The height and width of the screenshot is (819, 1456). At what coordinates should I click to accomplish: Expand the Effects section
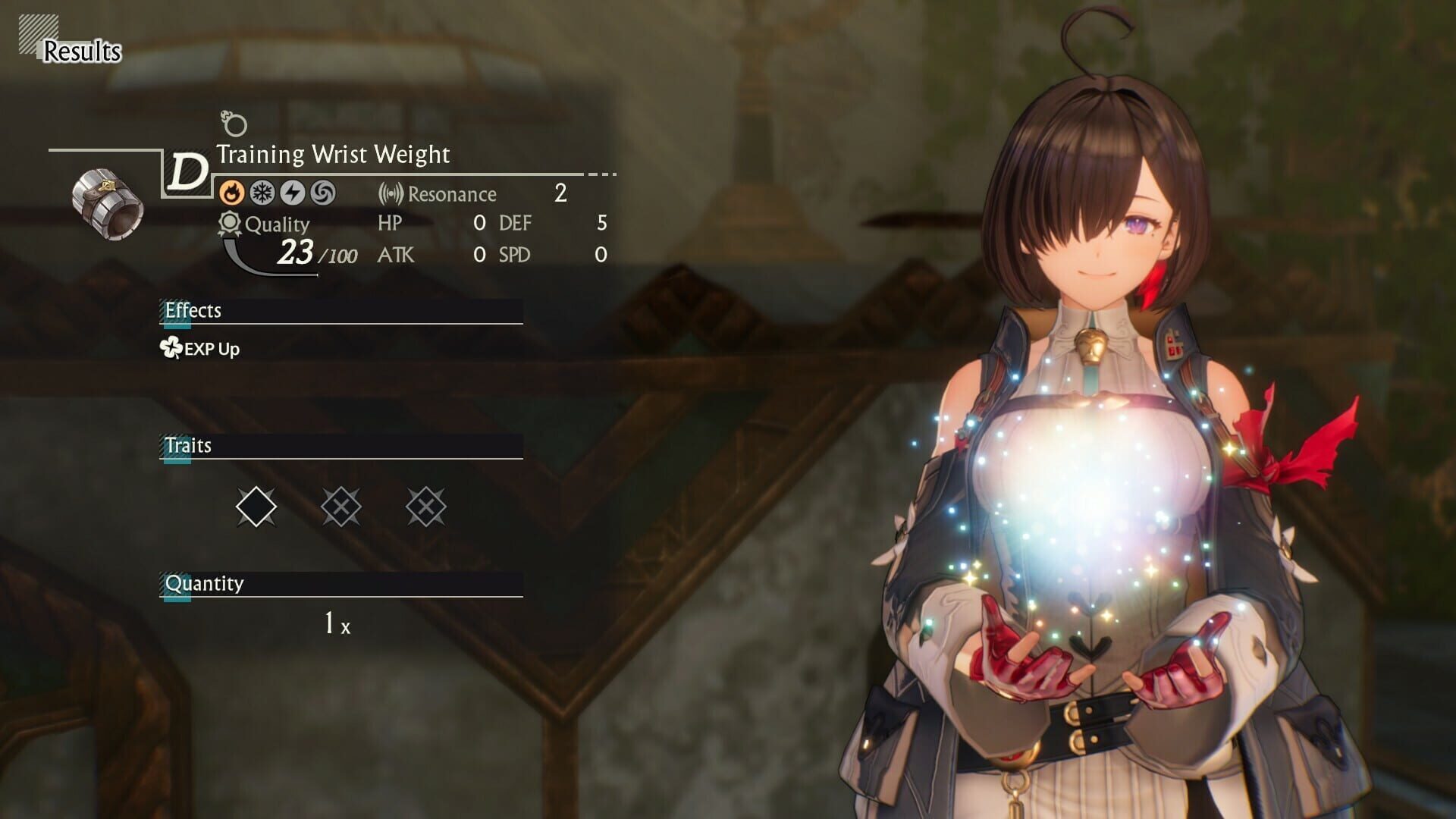click(194, 311)
